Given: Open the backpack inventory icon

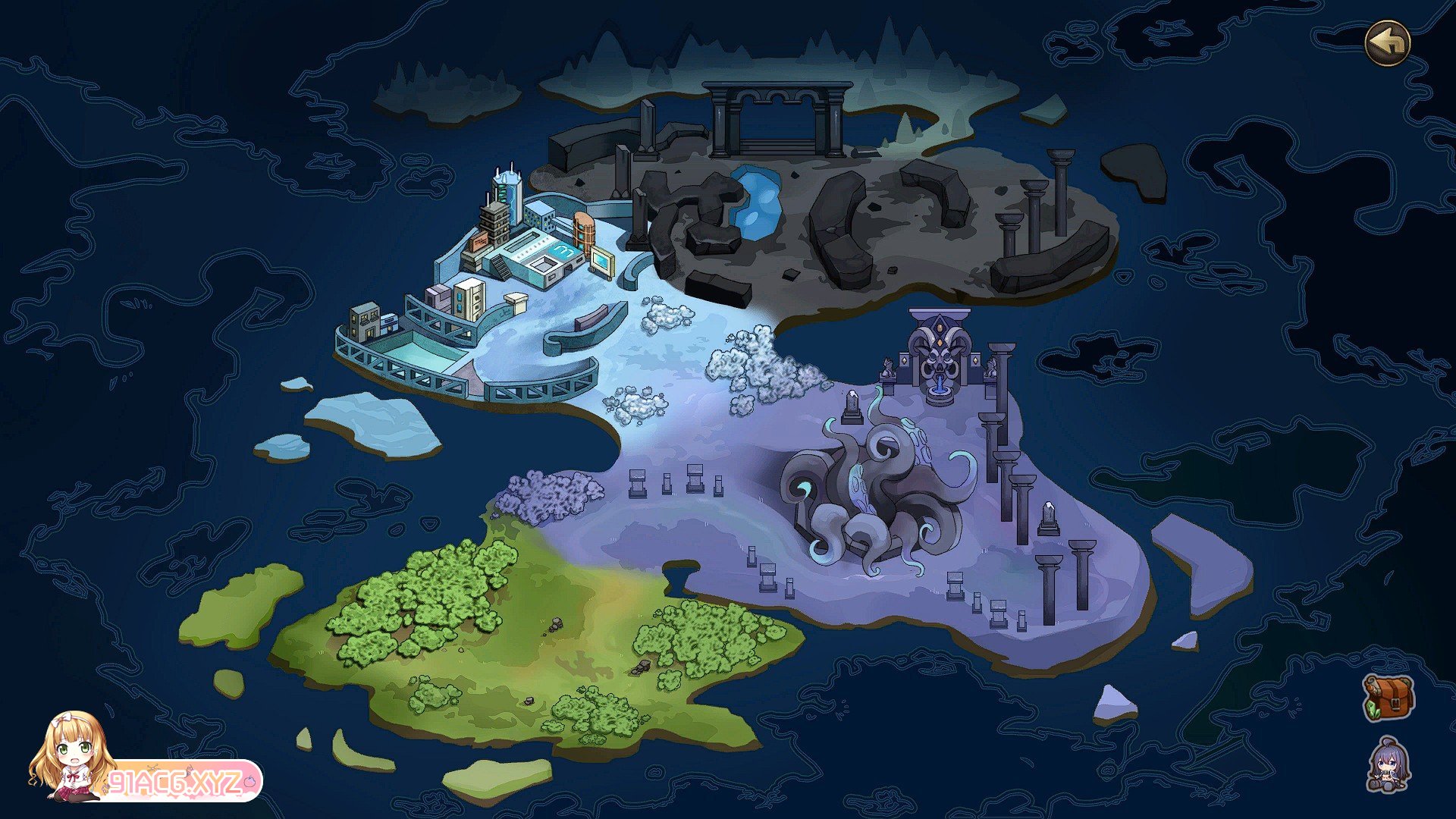Looking at the screenshot, I should click(1389, 698).
